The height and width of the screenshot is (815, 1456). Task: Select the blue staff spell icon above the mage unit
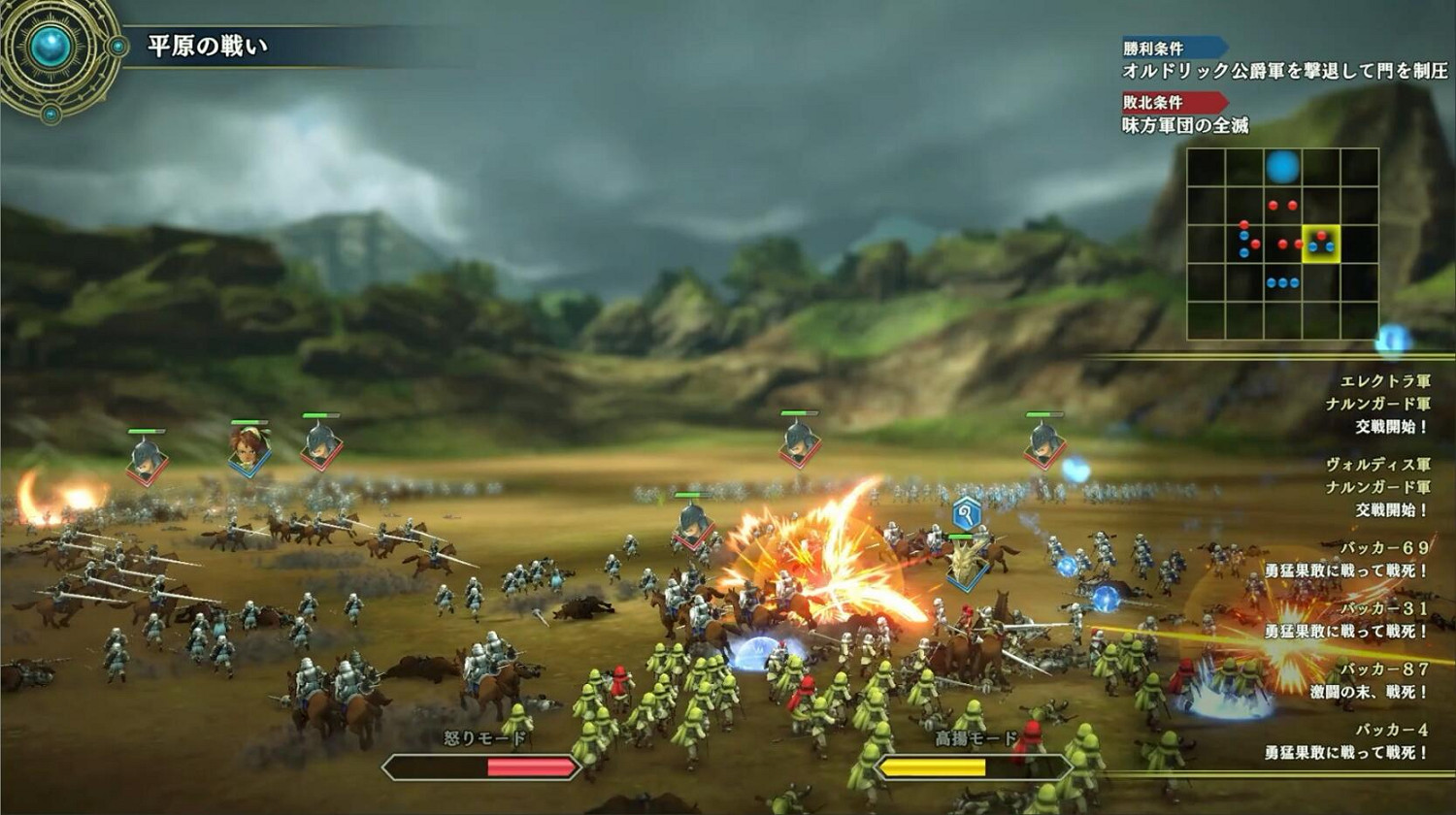[966, 515]
